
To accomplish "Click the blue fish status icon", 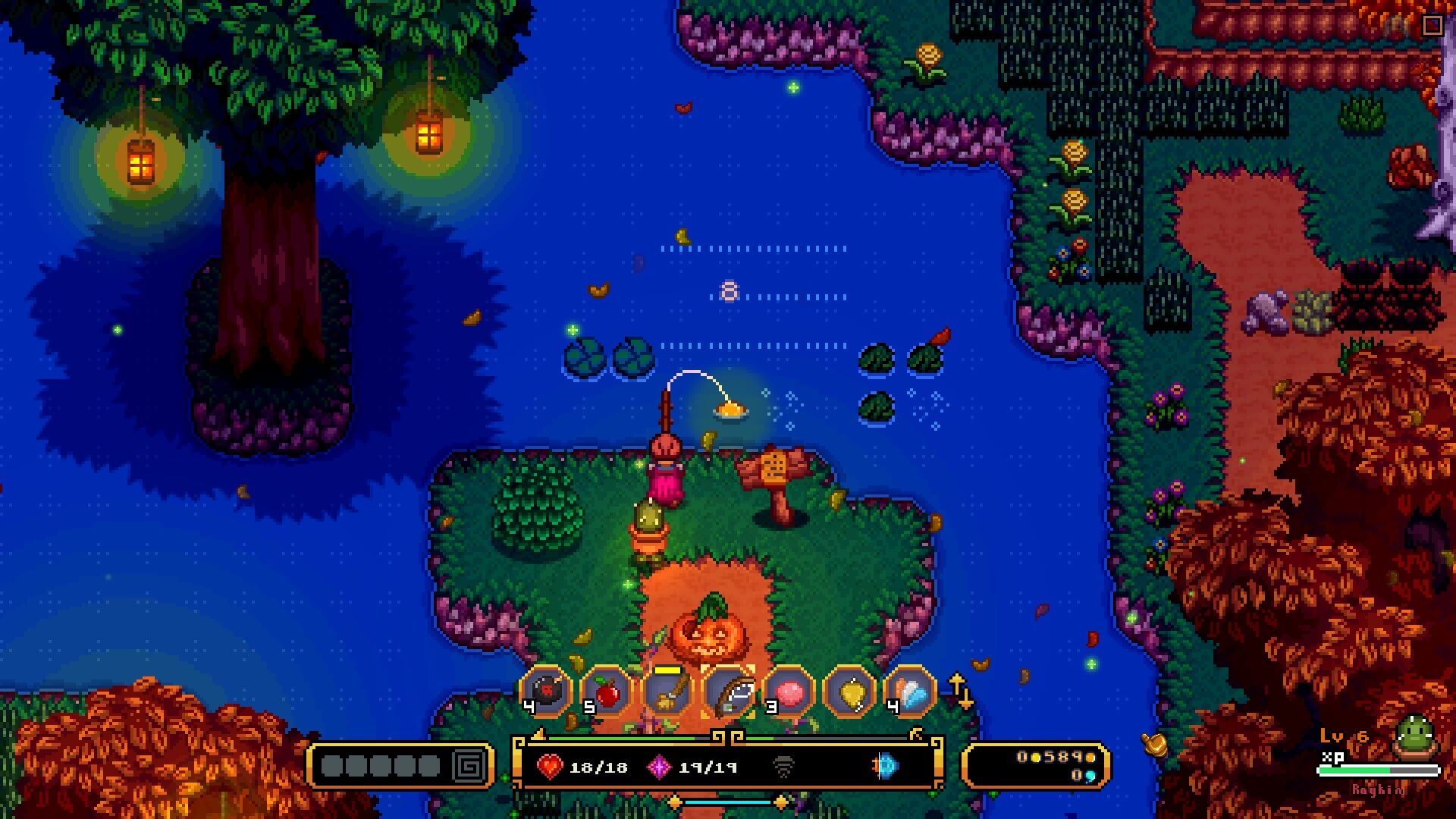I will click(x=884, y=766).
